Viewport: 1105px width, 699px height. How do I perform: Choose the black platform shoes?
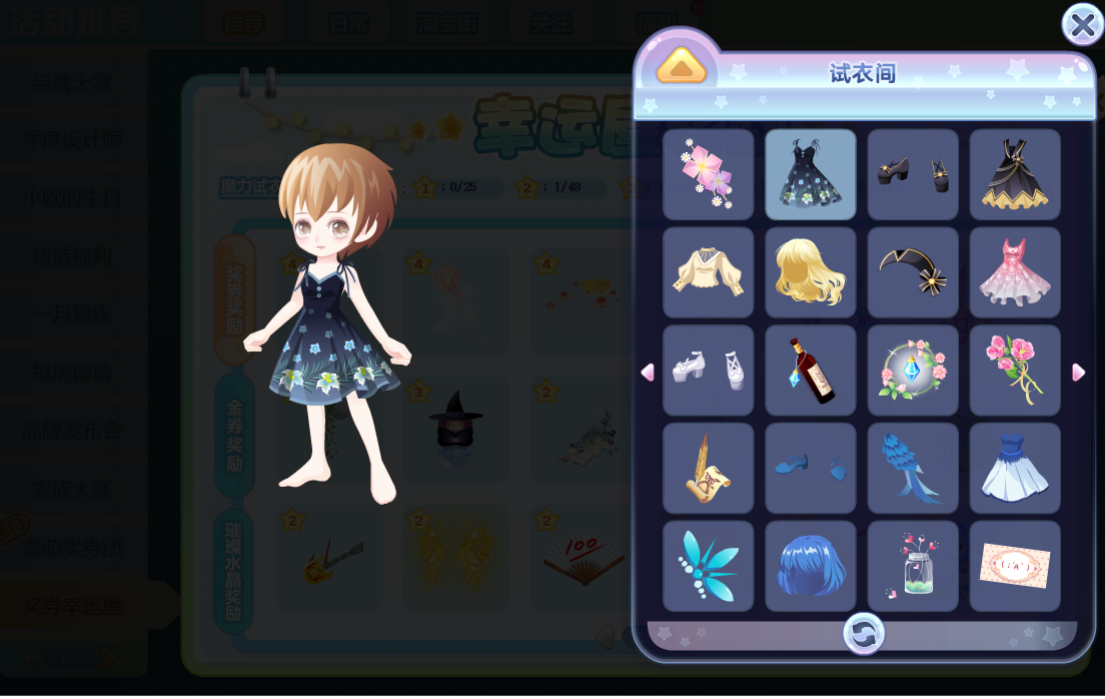point(912,174)
